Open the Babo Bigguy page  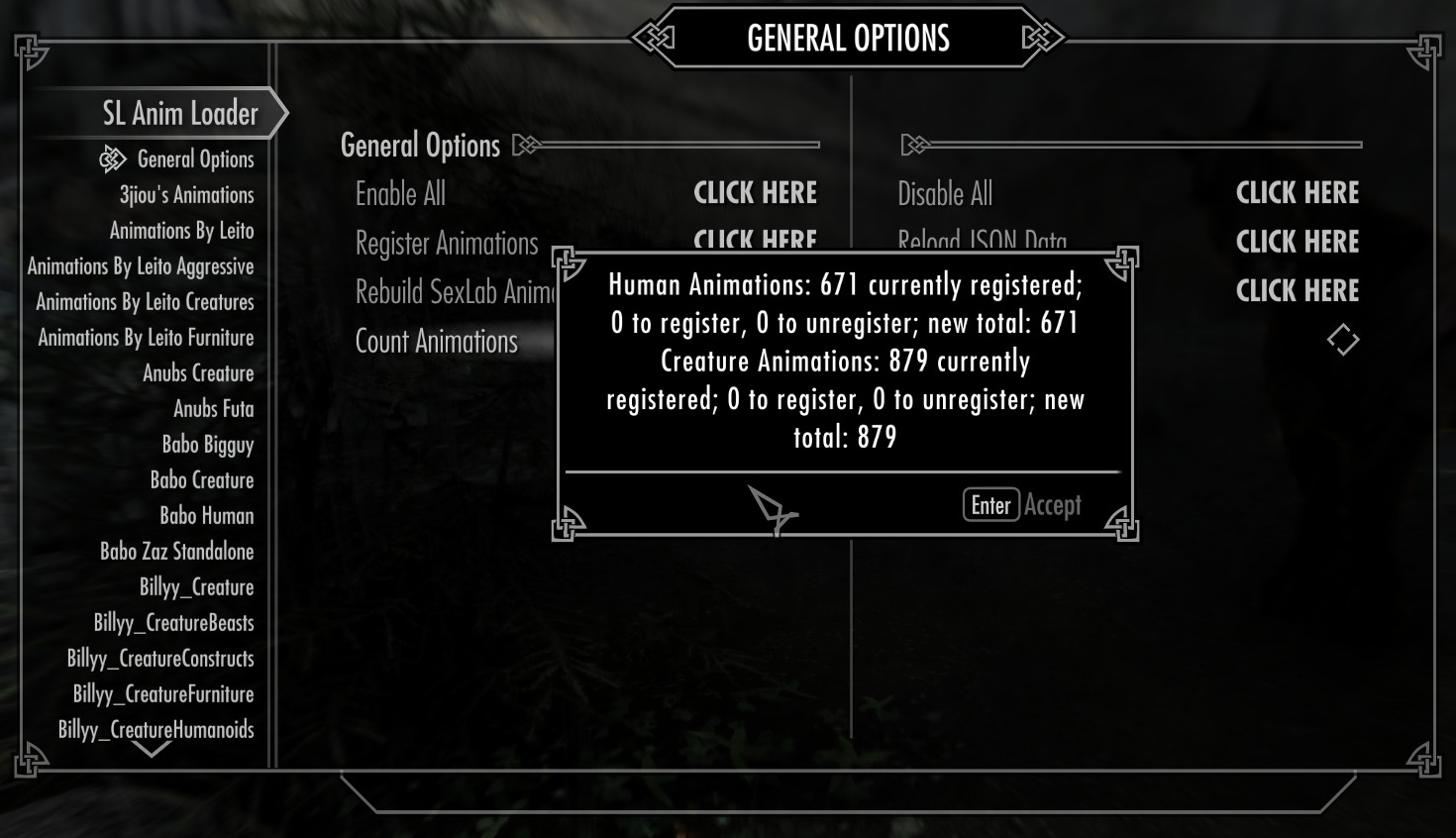coord(208,445)
